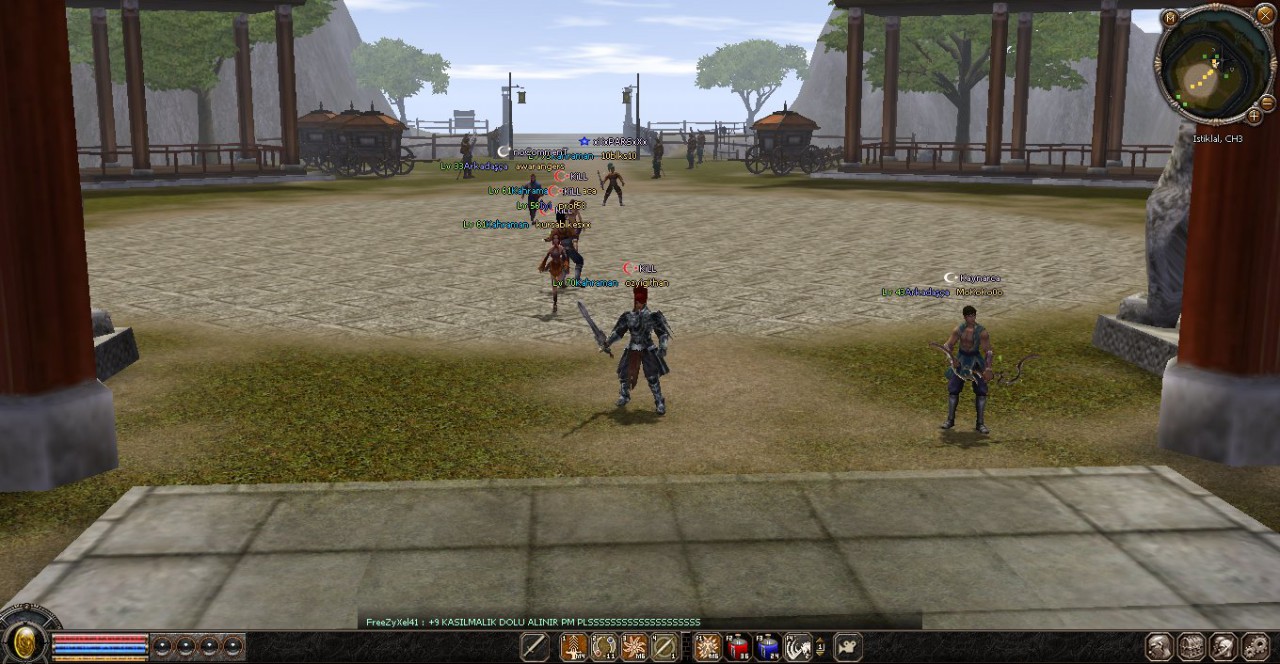This screenshot has width=1280, height=664.
Task: Use the F1 burst skill slot
Action: pyautogui.click(x=708, y=647)
